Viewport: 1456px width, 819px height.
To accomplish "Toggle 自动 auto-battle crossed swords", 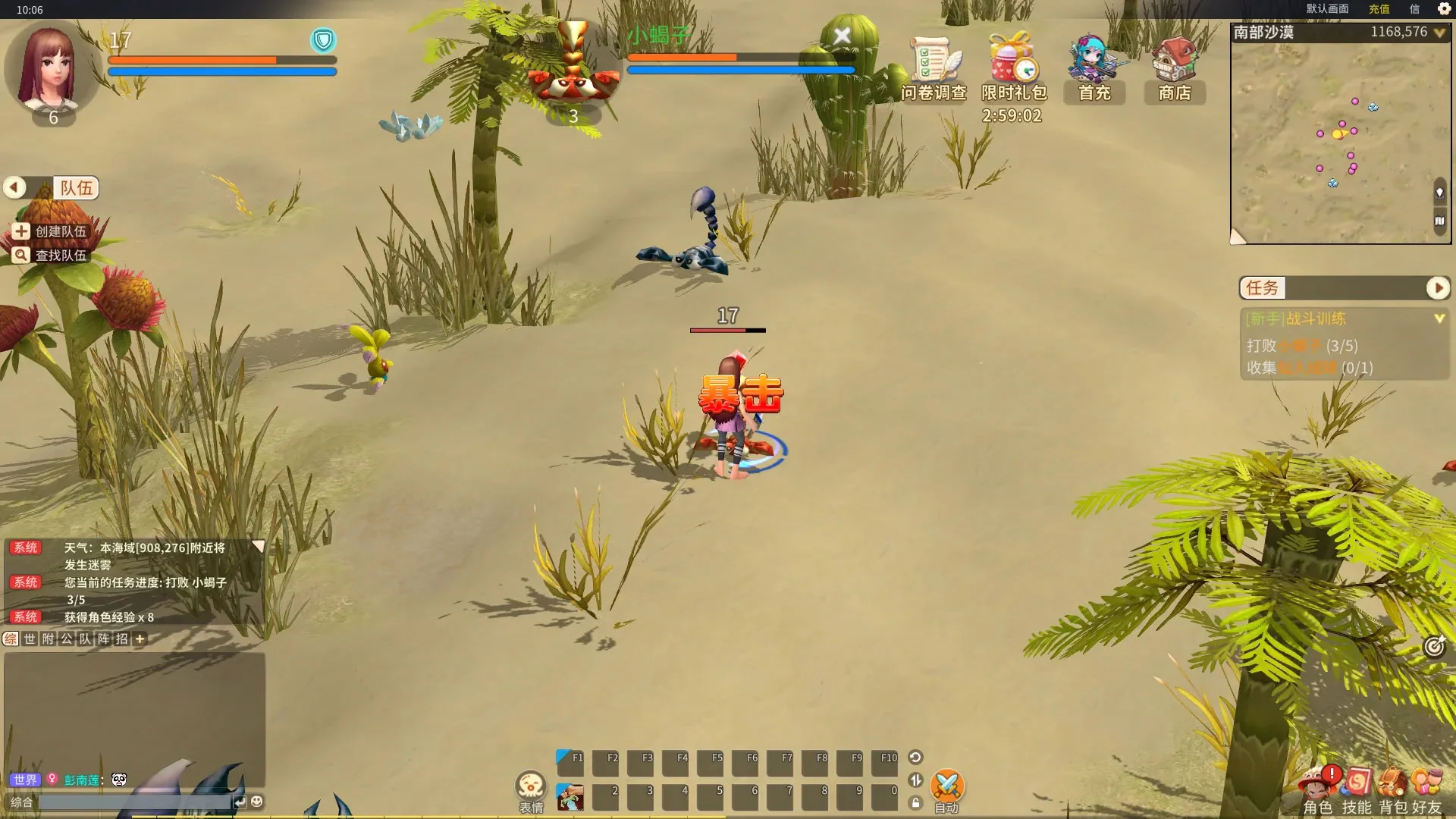I will click(x=946, y=787).
